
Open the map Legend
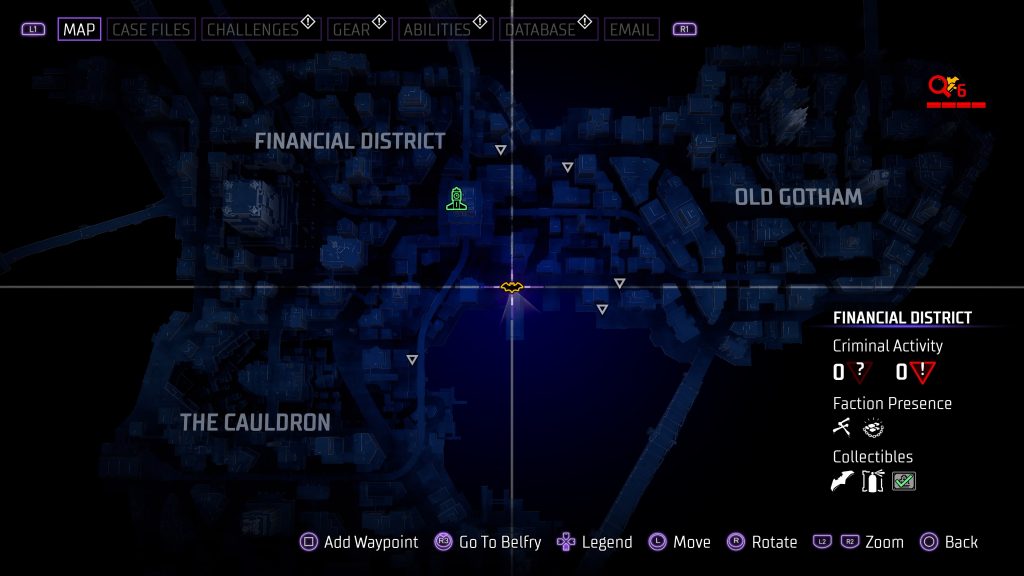pyautogui.click(x=595, y=542)
